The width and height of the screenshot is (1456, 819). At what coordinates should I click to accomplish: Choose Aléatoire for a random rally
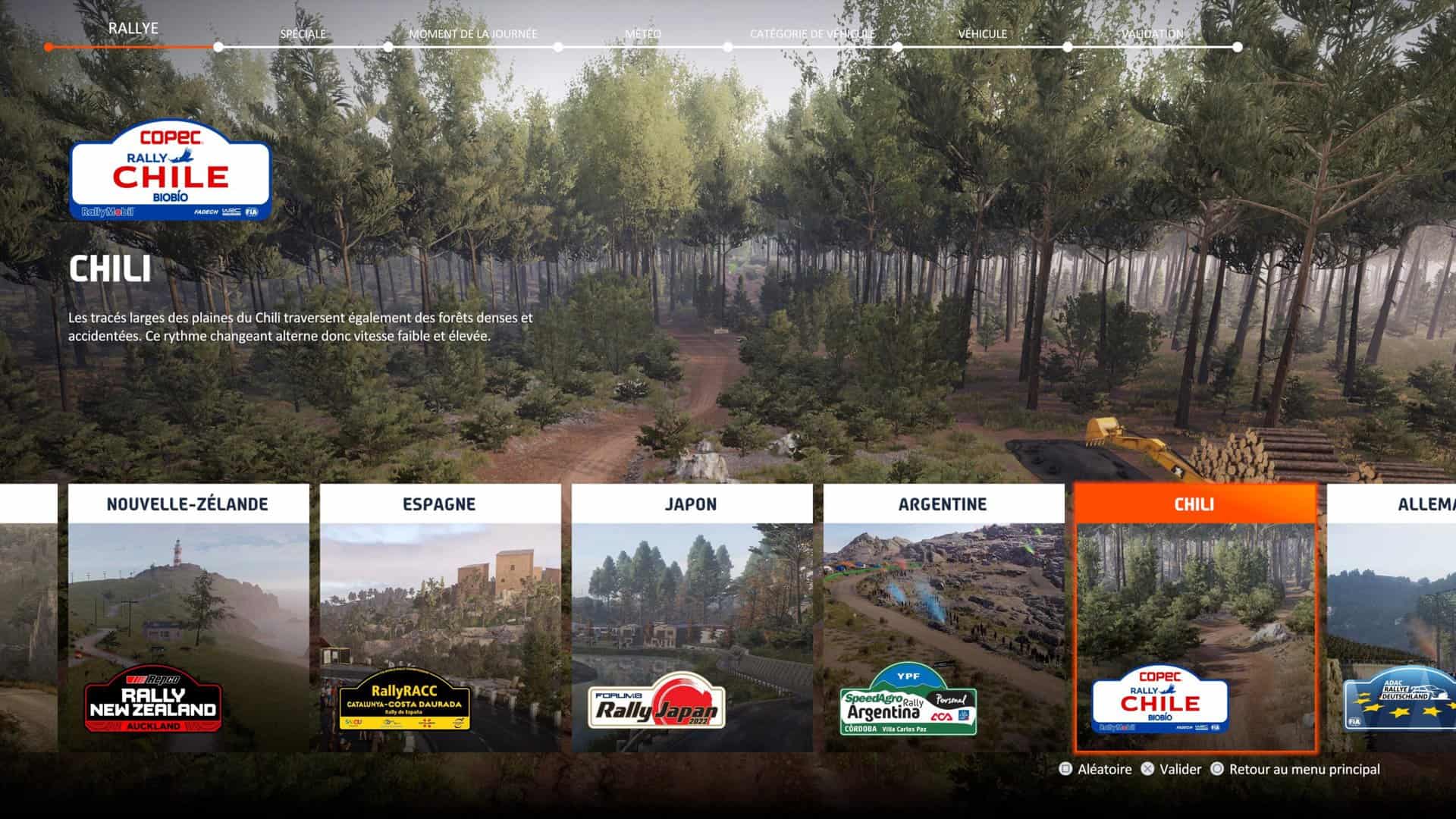[x=1095, y=769]
